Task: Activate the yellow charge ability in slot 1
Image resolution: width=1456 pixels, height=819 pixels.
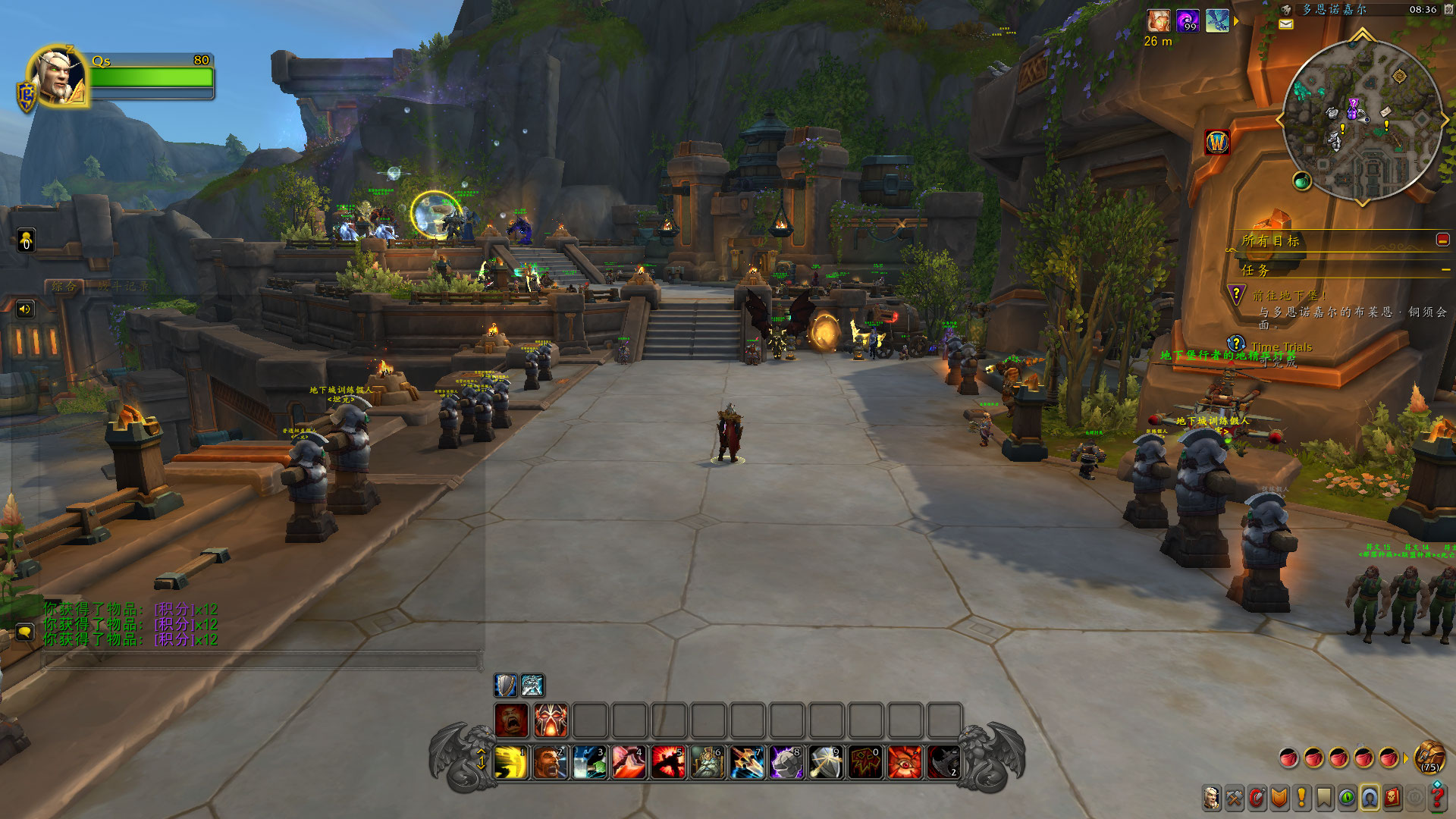Action: (511, 763)
